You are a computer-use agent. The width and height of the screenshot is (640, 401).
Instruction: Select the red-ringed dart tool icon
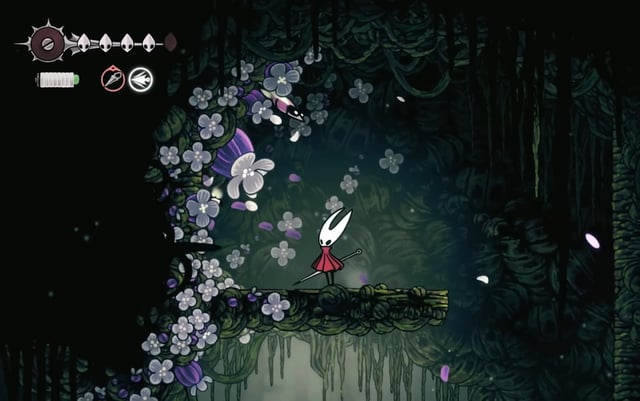pyautogui.click(x=113, y=78)
